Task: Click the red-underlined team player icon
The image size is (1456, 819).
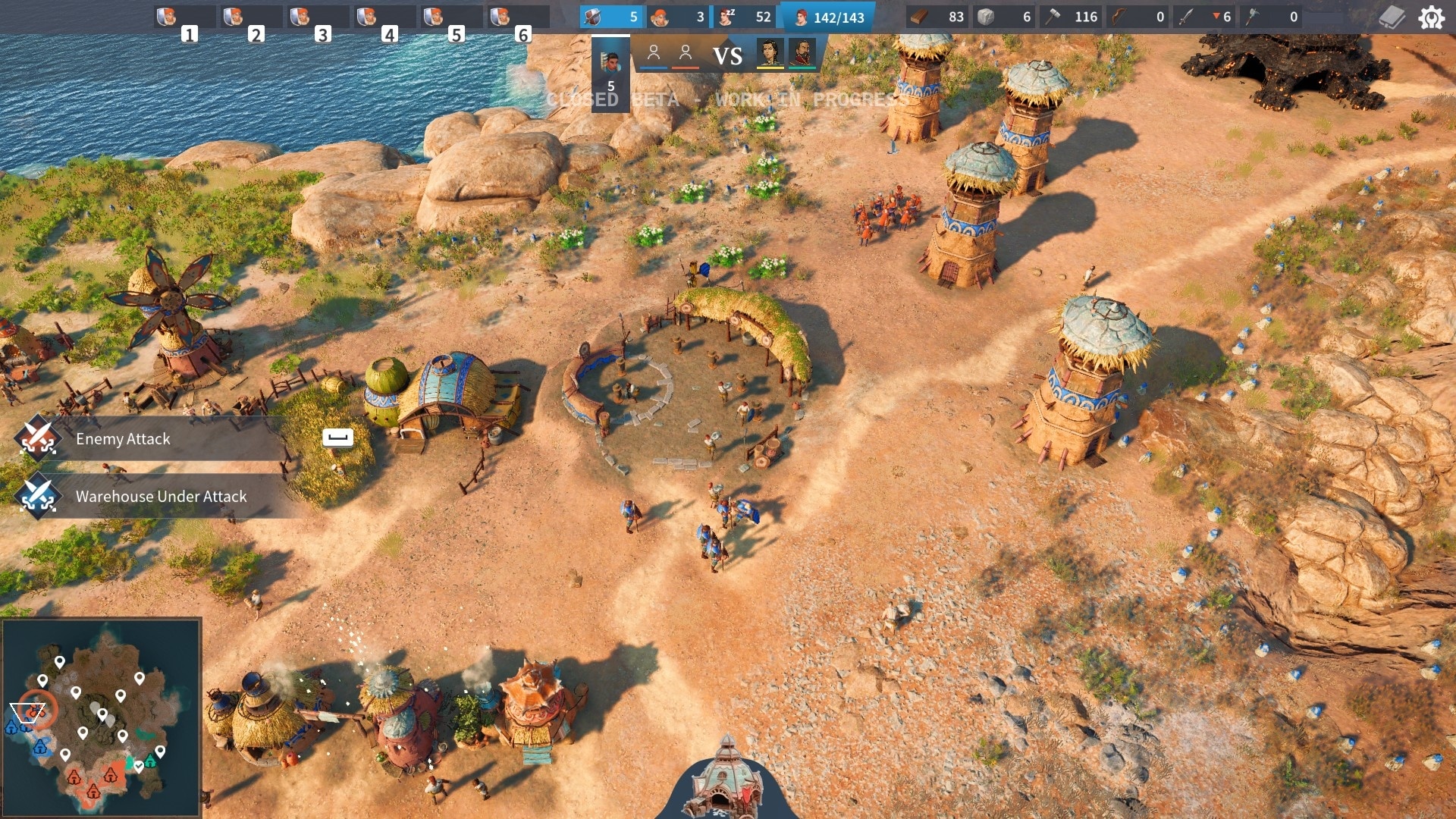Action: coord(686,54)
